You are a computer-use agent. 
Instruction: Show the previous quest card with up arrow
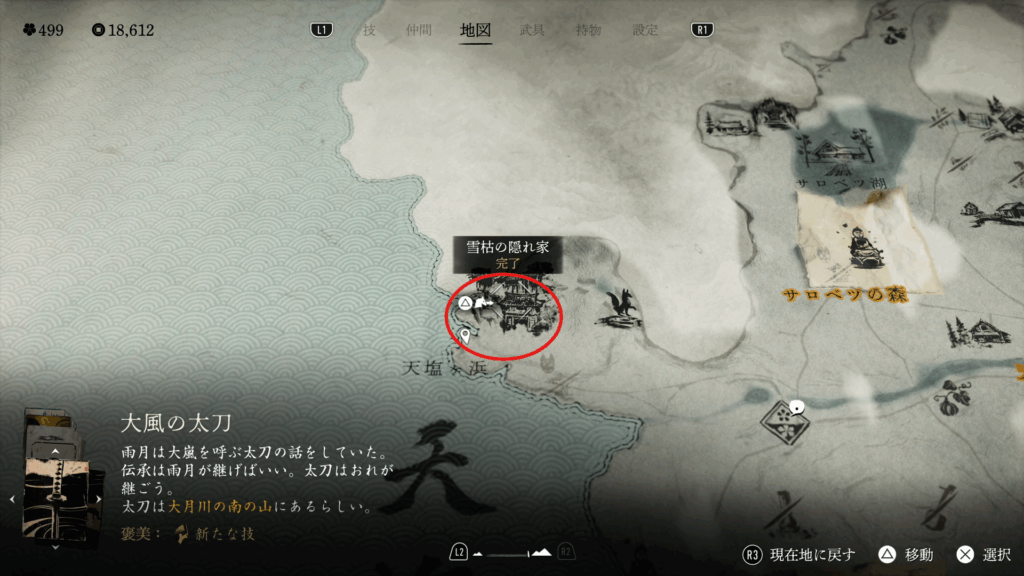56,452
